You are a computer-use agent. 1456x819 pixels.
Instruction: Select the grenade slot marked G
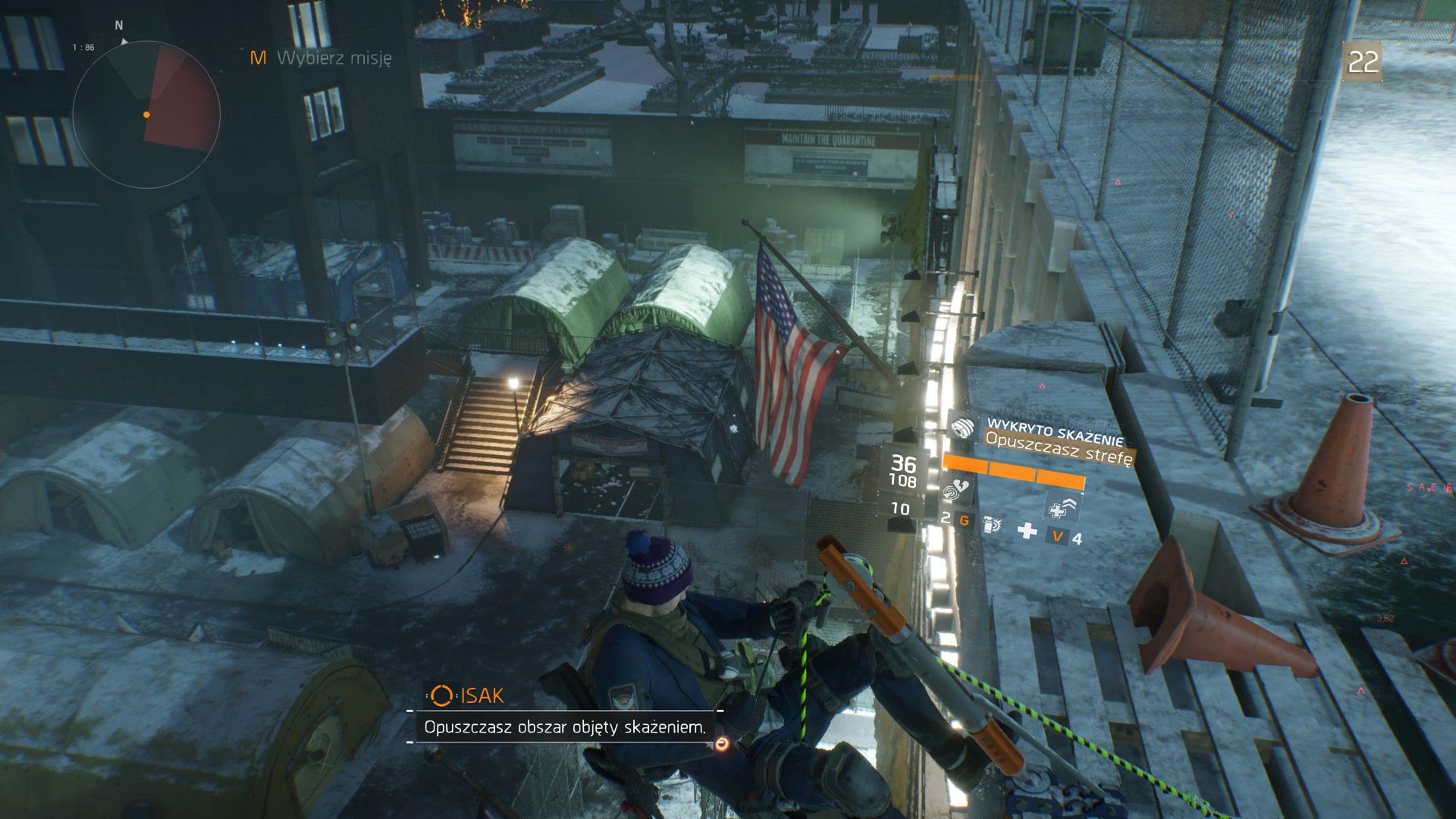[966, 520]
